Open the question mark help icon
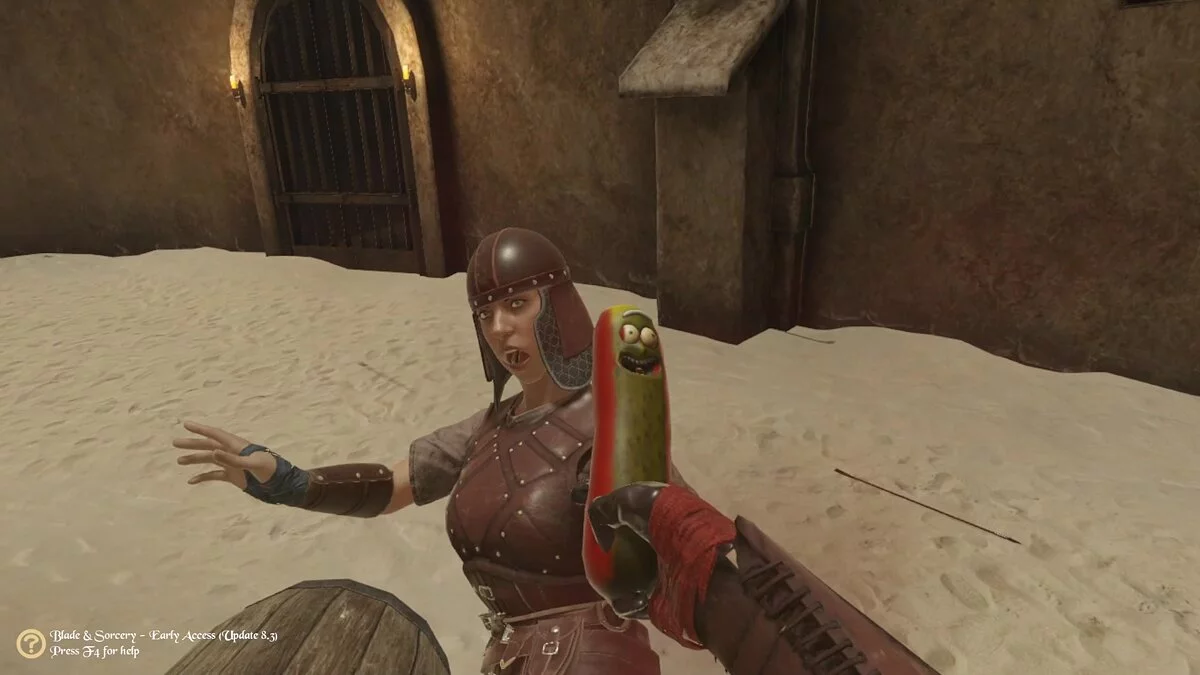The height and width of the screenshot is (675, 1200). pyautogui.click(x=30, y=643)
